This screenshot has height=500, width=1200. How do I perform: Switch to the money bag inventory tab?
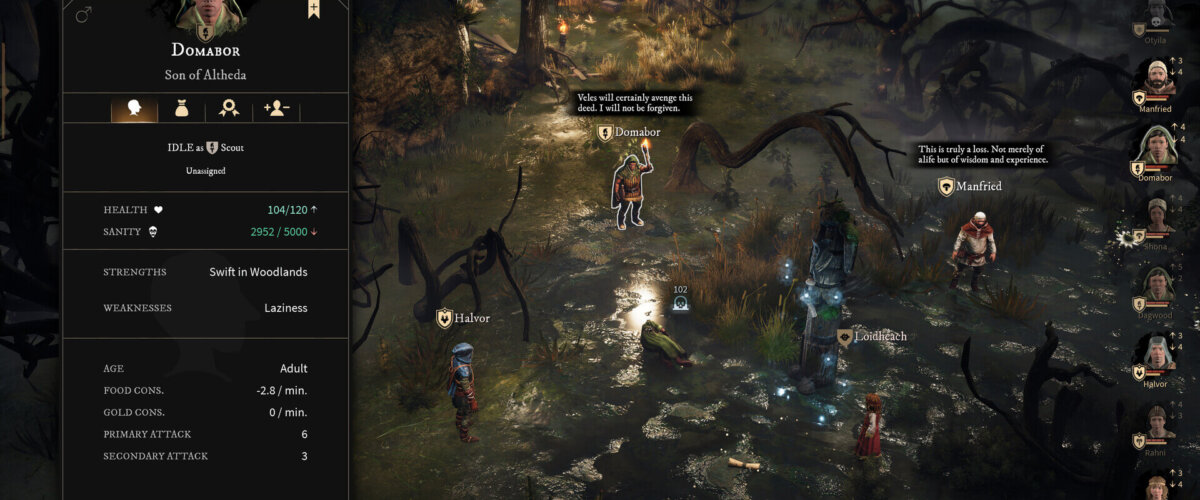tap(181, 109)
